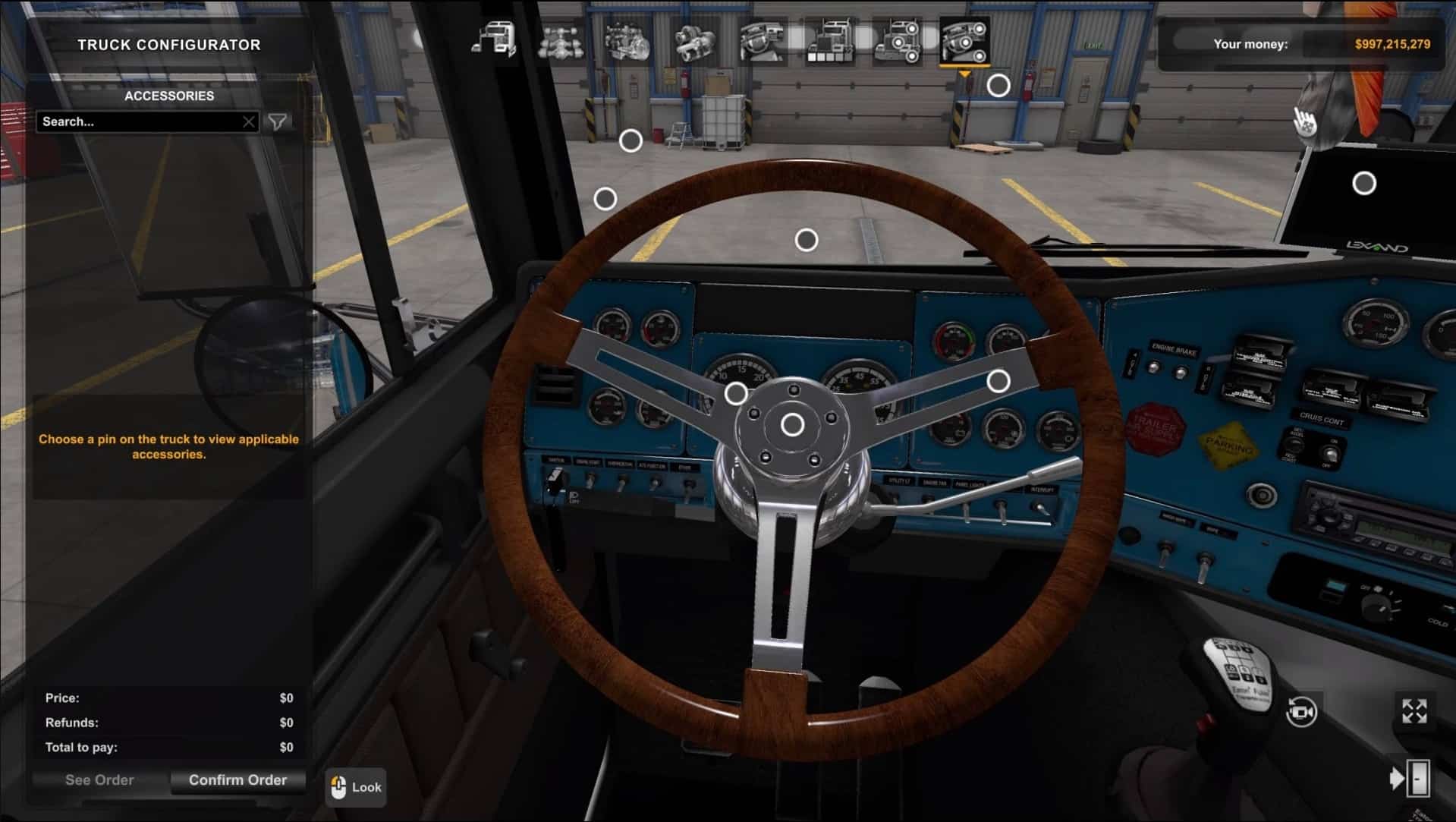Select the pin on the tablet screen

[1364, 183]
